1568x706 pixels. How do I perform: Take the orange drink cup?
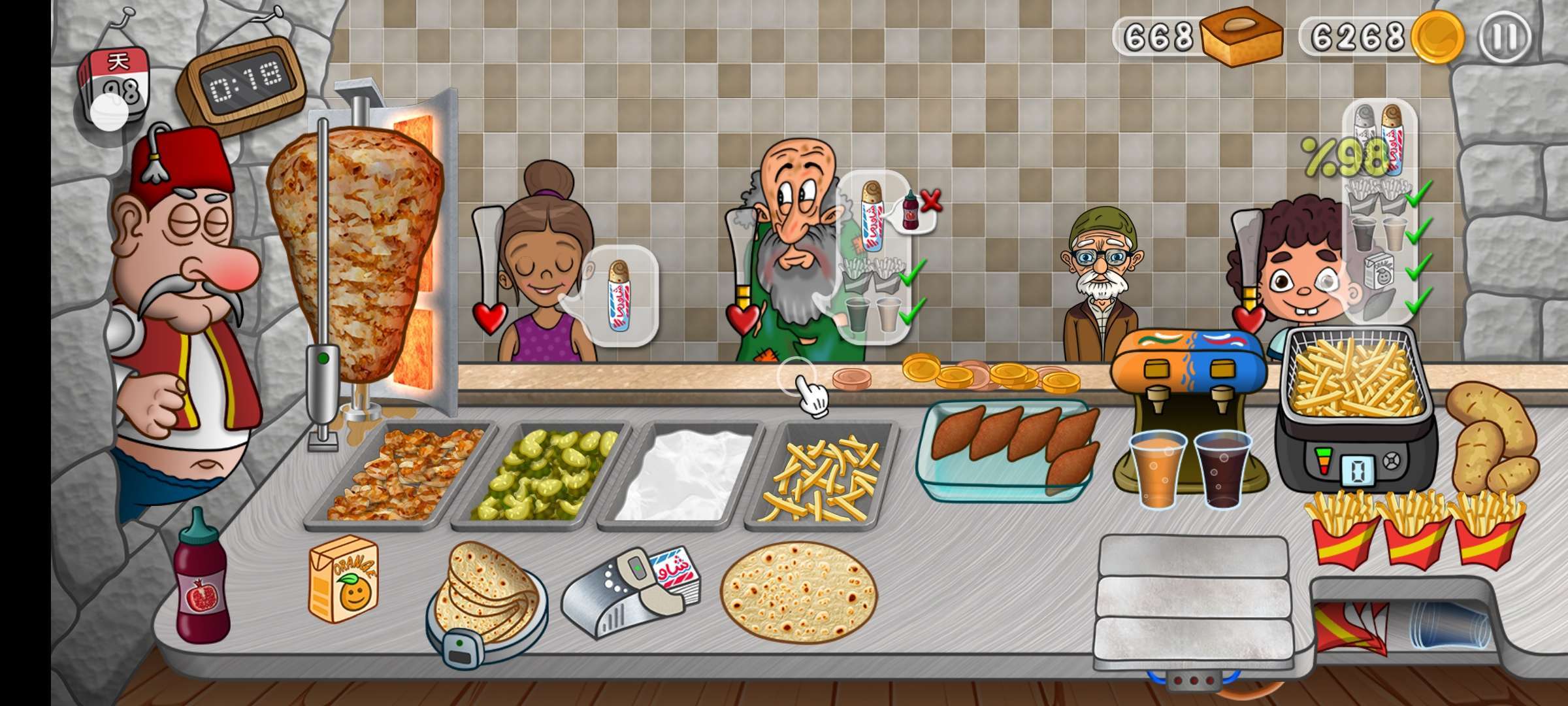[1158, 469]
